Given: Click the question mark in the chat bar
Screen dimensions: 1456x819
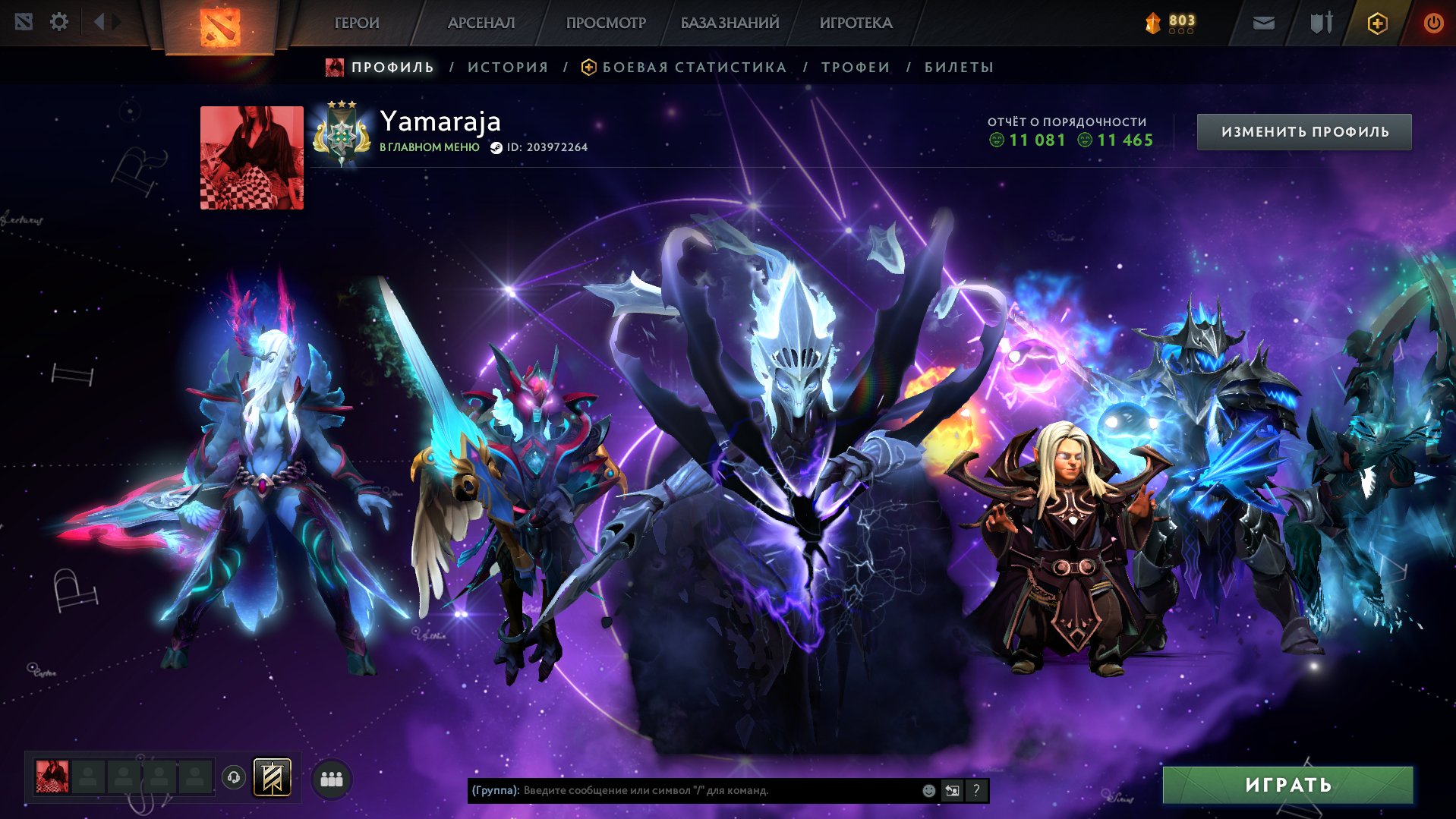Looking at the screenshot, I should click(x=975, y=790).
